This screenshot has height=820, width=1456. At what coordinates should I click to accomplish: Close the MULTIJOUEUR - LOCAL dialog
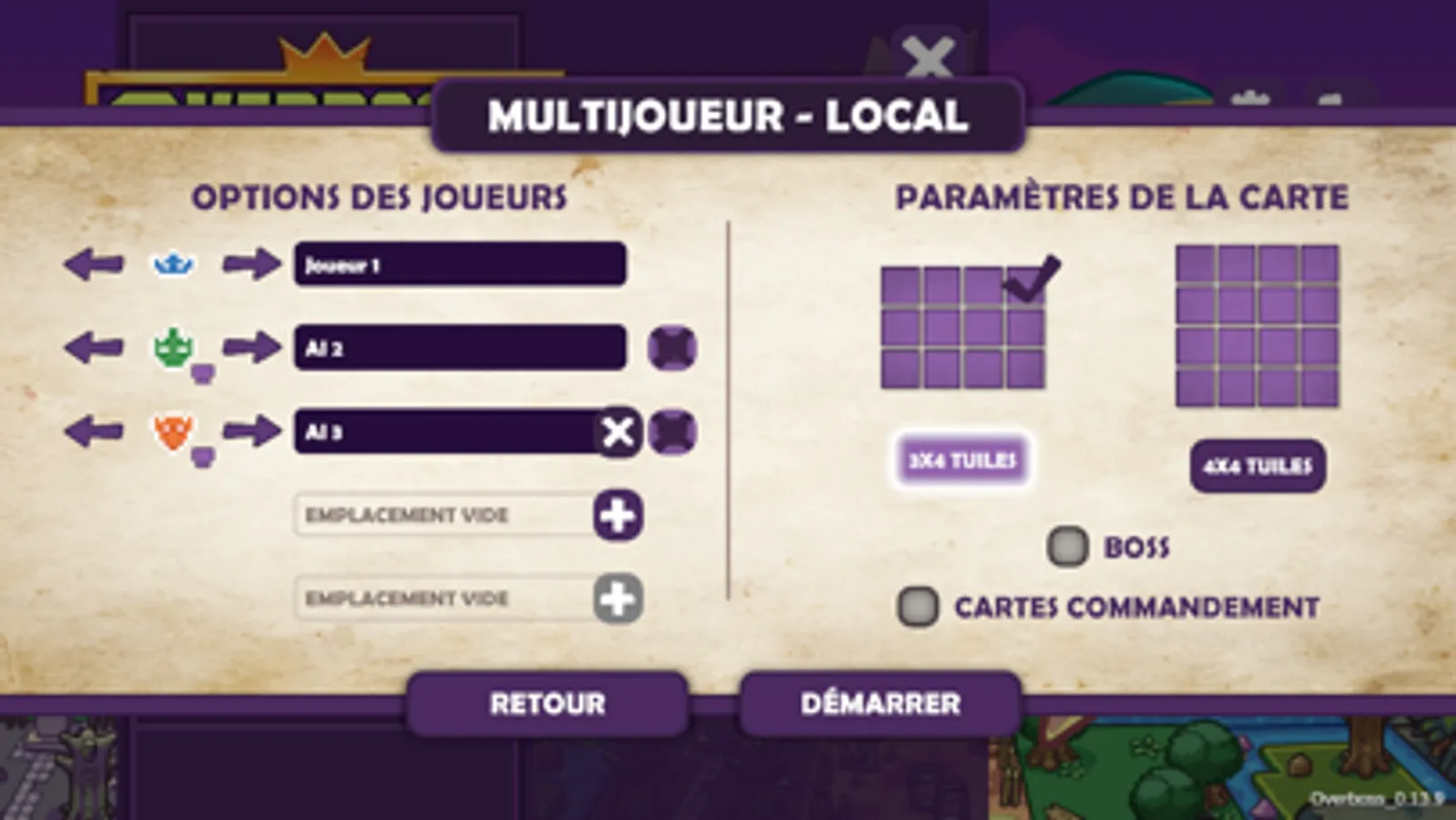point(928,57)
